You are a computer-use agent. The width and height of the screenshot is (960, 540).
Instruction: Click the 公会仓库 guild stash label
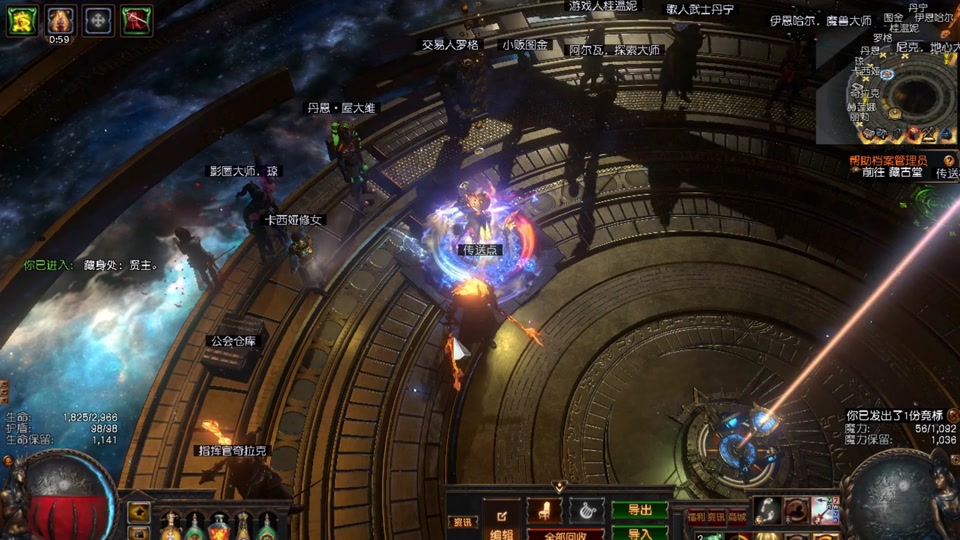pyautogui.click(x=232, y=341)
